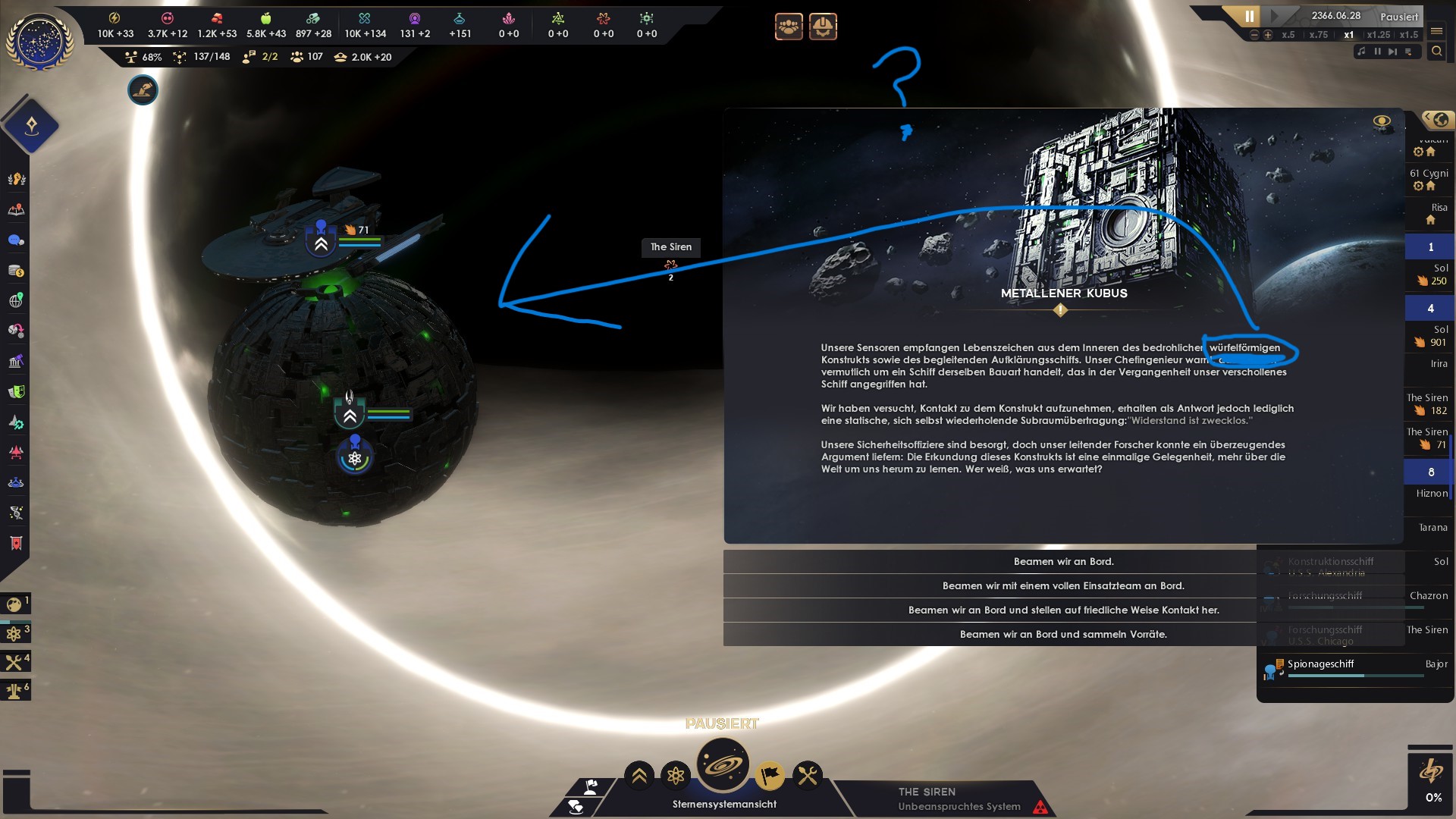The width and height of the screenshot is (1456, 819).
Task: Toggle game pause with the pause button
Action: [1248, 15]
